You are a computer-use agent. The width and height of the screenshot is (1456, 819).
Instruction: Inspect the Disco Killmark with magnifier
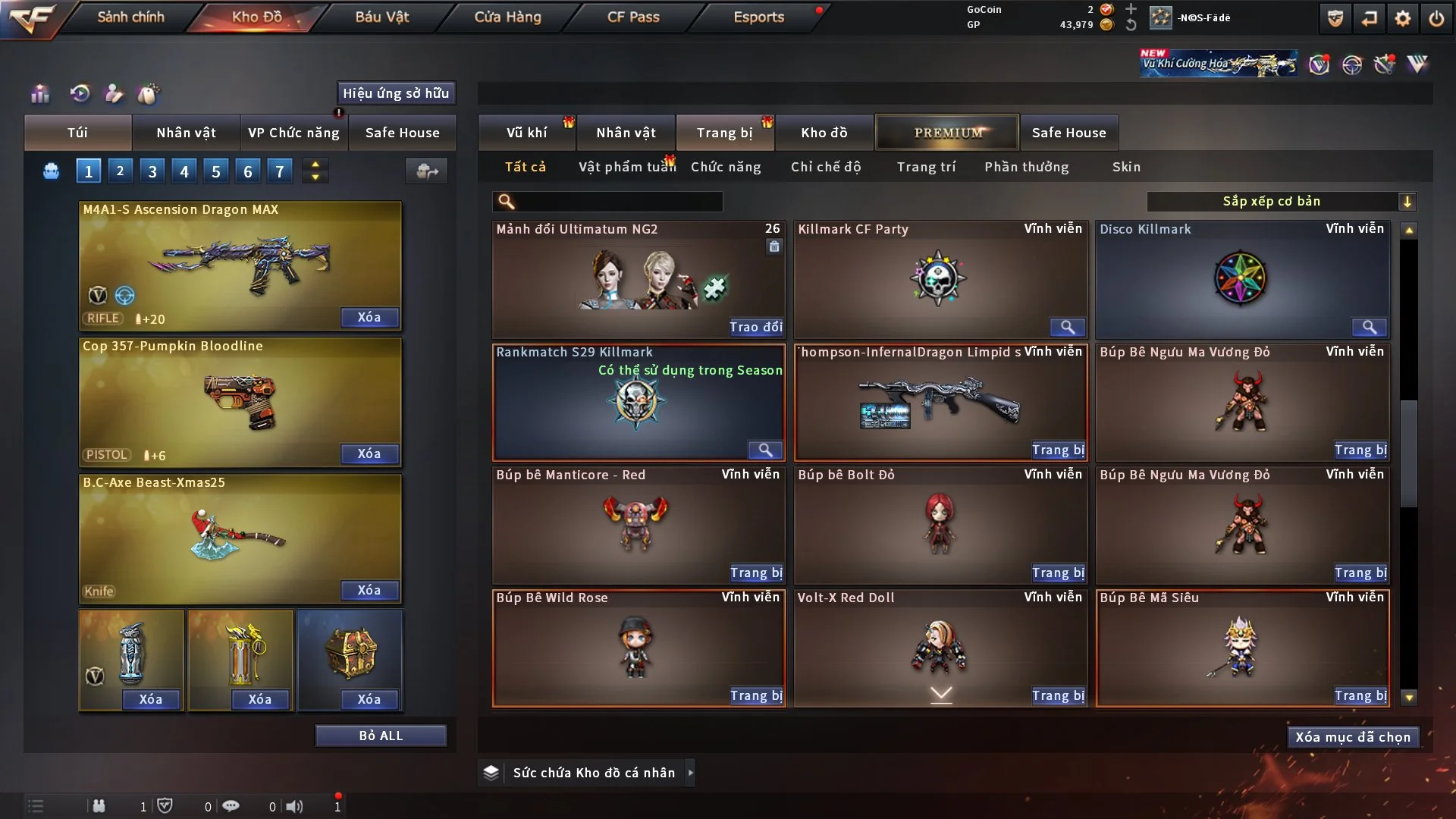tap(1369, 327)
